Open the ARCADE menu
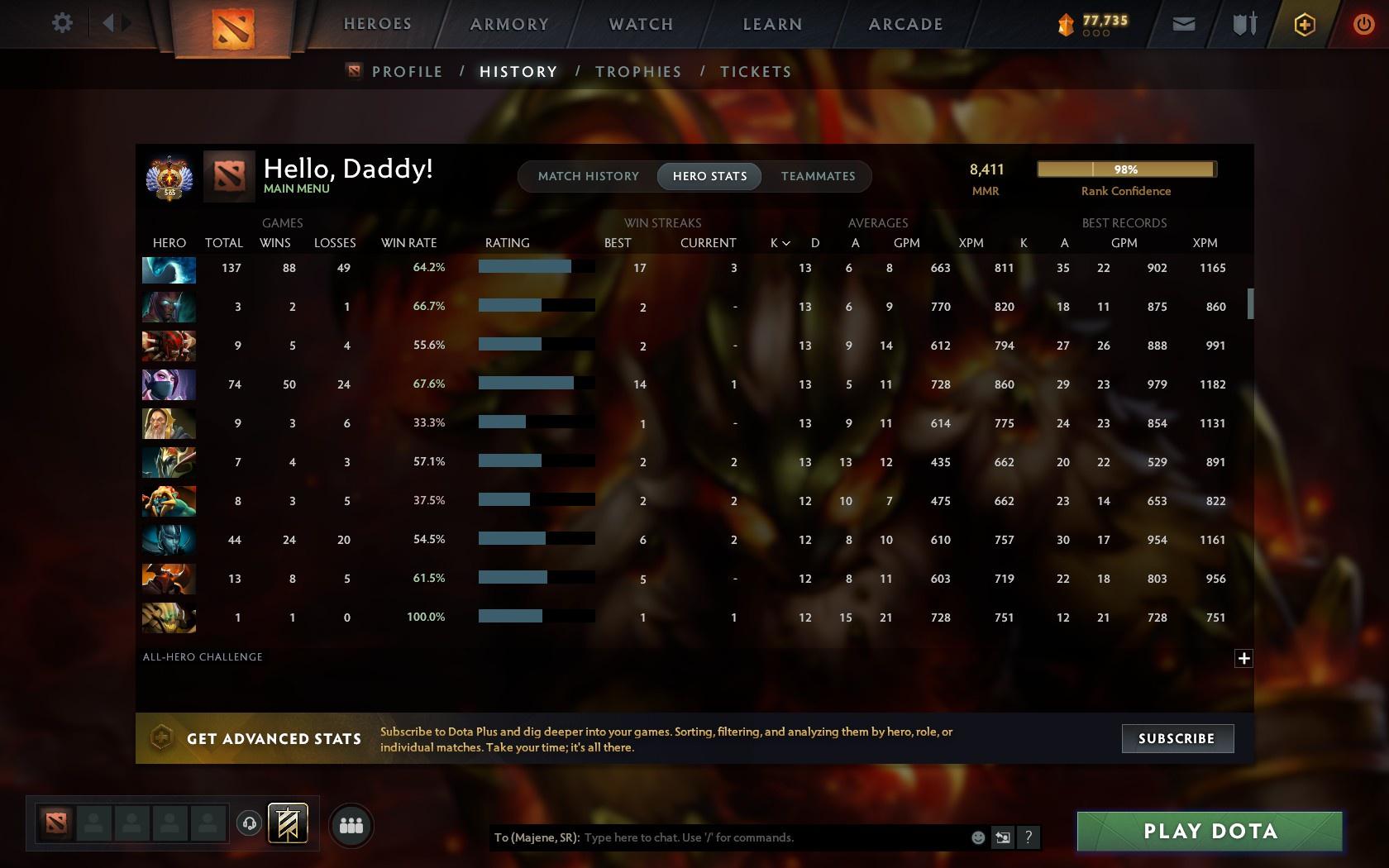Image resolution: width=1389 pixels, height=868 pixels. point(904,24)
